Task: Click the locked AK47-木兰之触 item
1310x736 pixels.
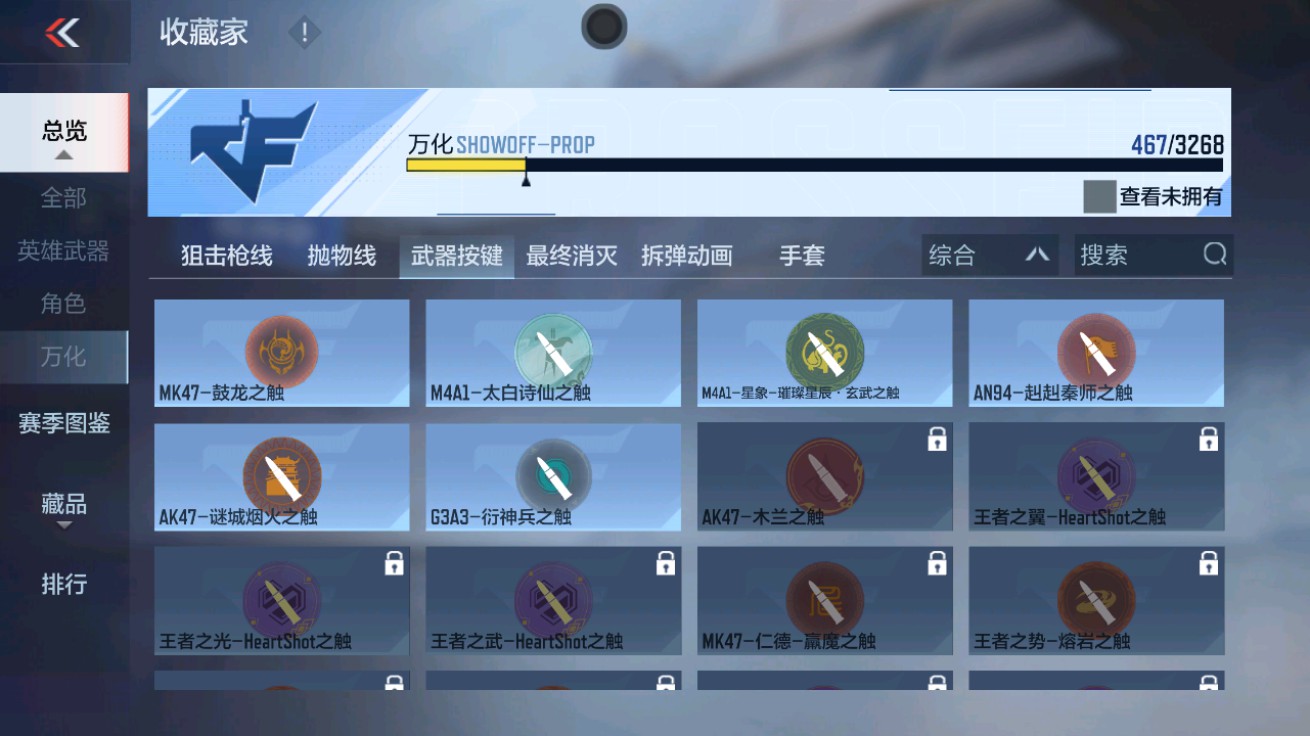Action: [x=823, y=476]
